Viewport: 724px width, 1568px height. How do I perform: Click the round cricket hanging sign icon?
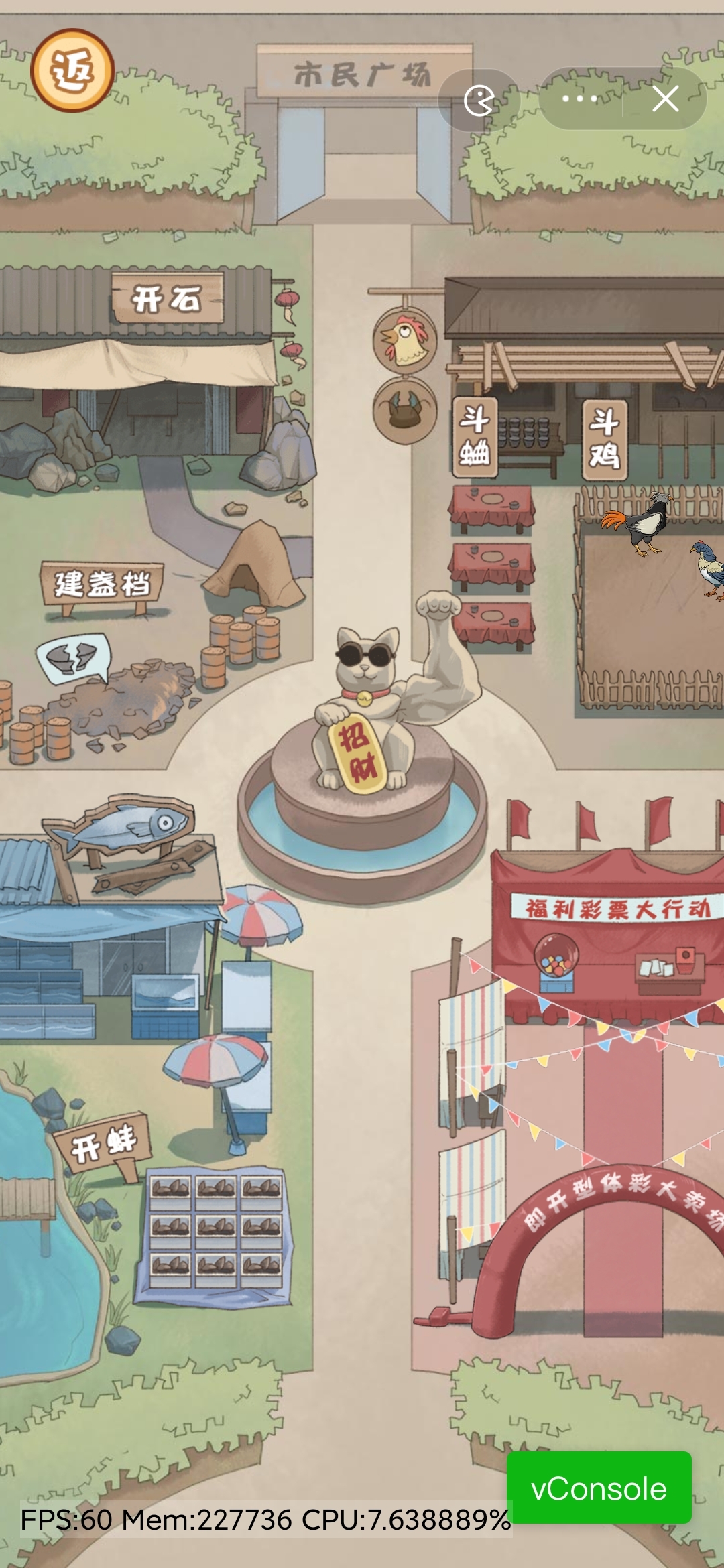pyautogui.click(x=404, y=409)
